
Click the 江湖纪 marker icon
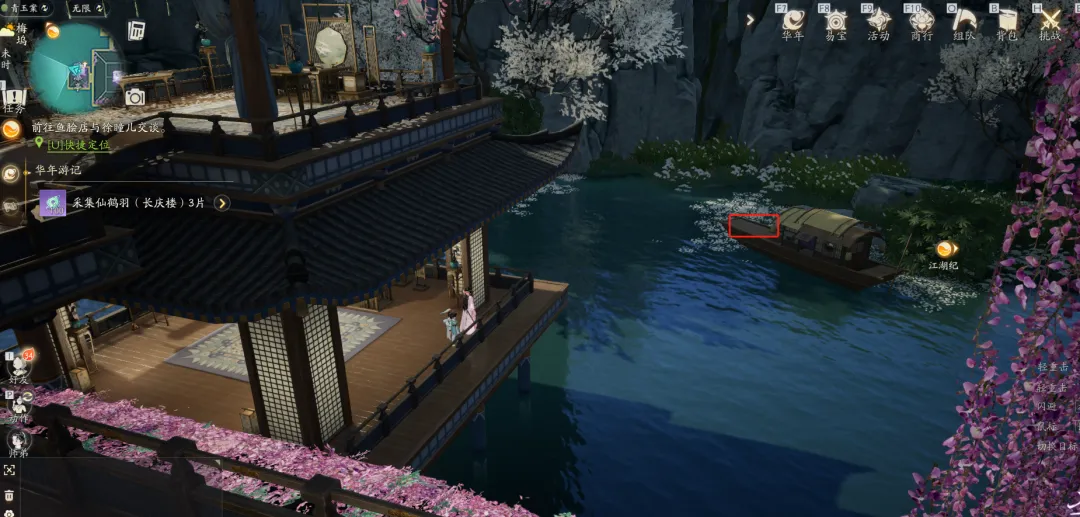pos(945,249)
